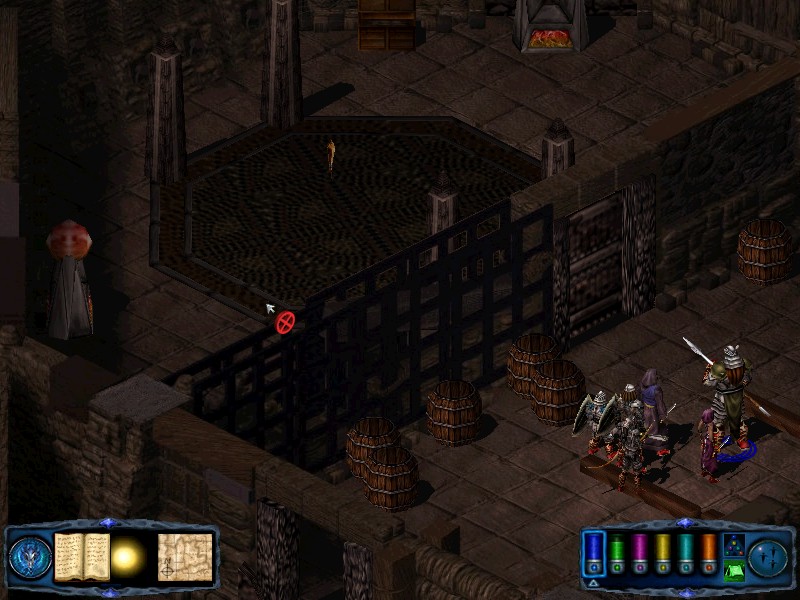
Task: Click the blue gem atop the left panel
Action: point(109,523)
